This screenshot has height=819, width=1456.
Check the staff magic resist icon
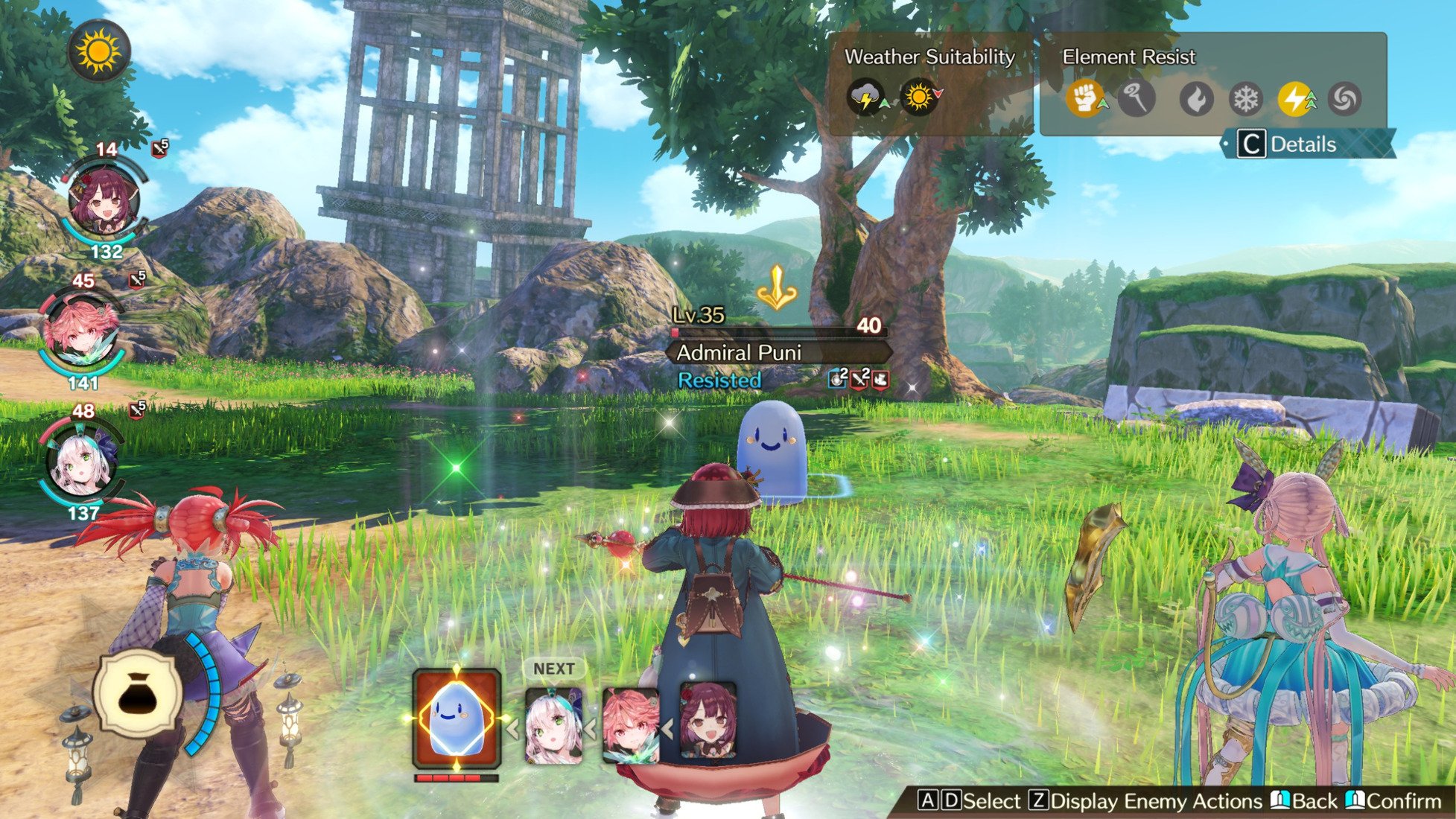[1136, 98]
